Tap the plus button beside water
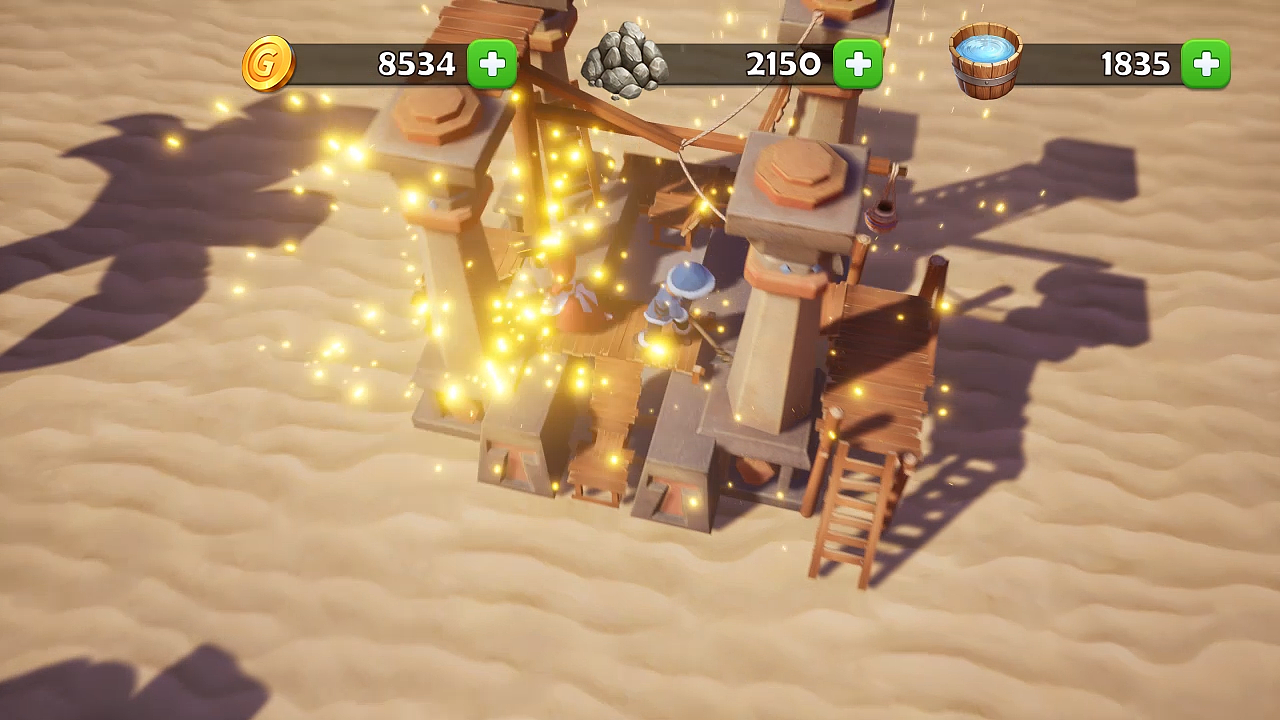The image size is (1280, 720). click(1206, 64)
